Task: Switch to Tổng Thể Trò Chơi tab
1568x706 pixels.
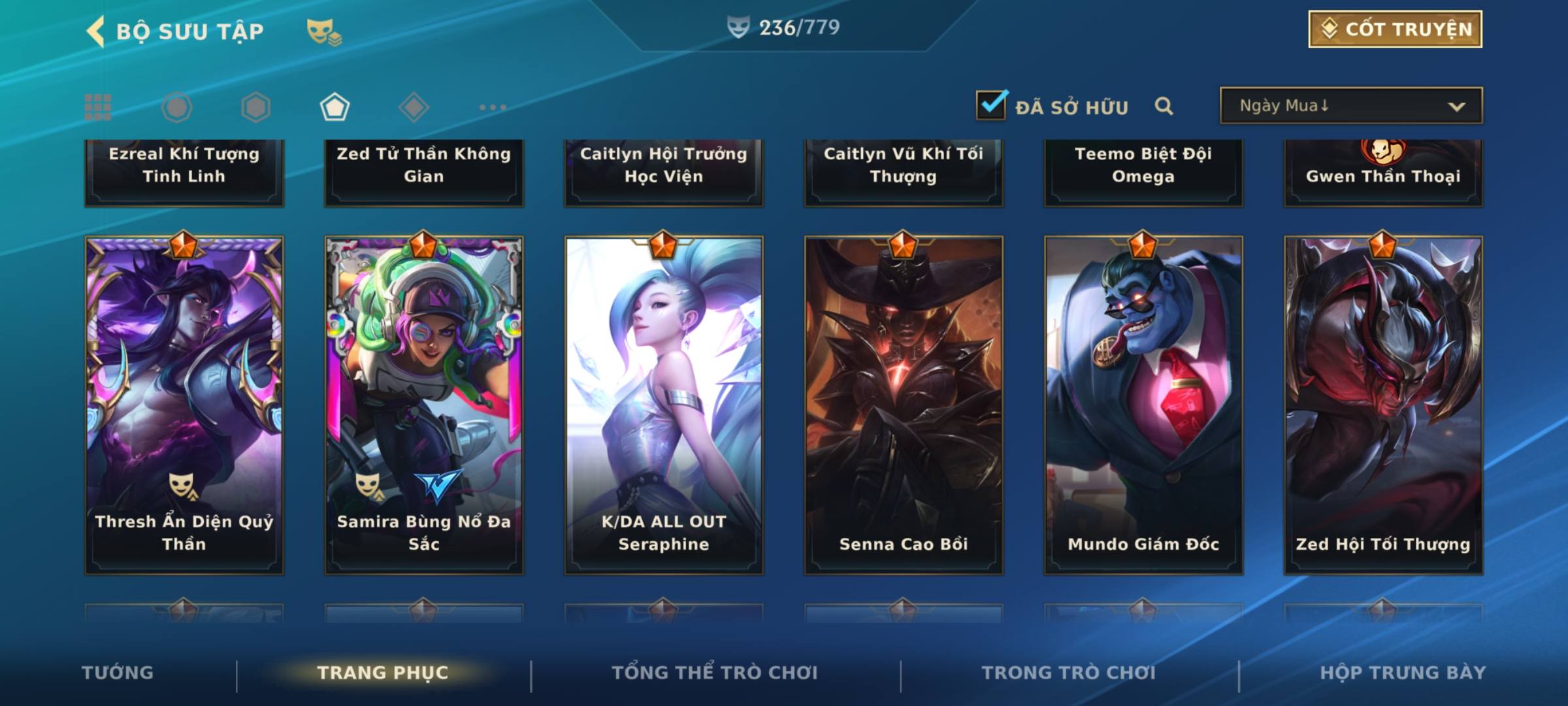Action: click(715, 673)
